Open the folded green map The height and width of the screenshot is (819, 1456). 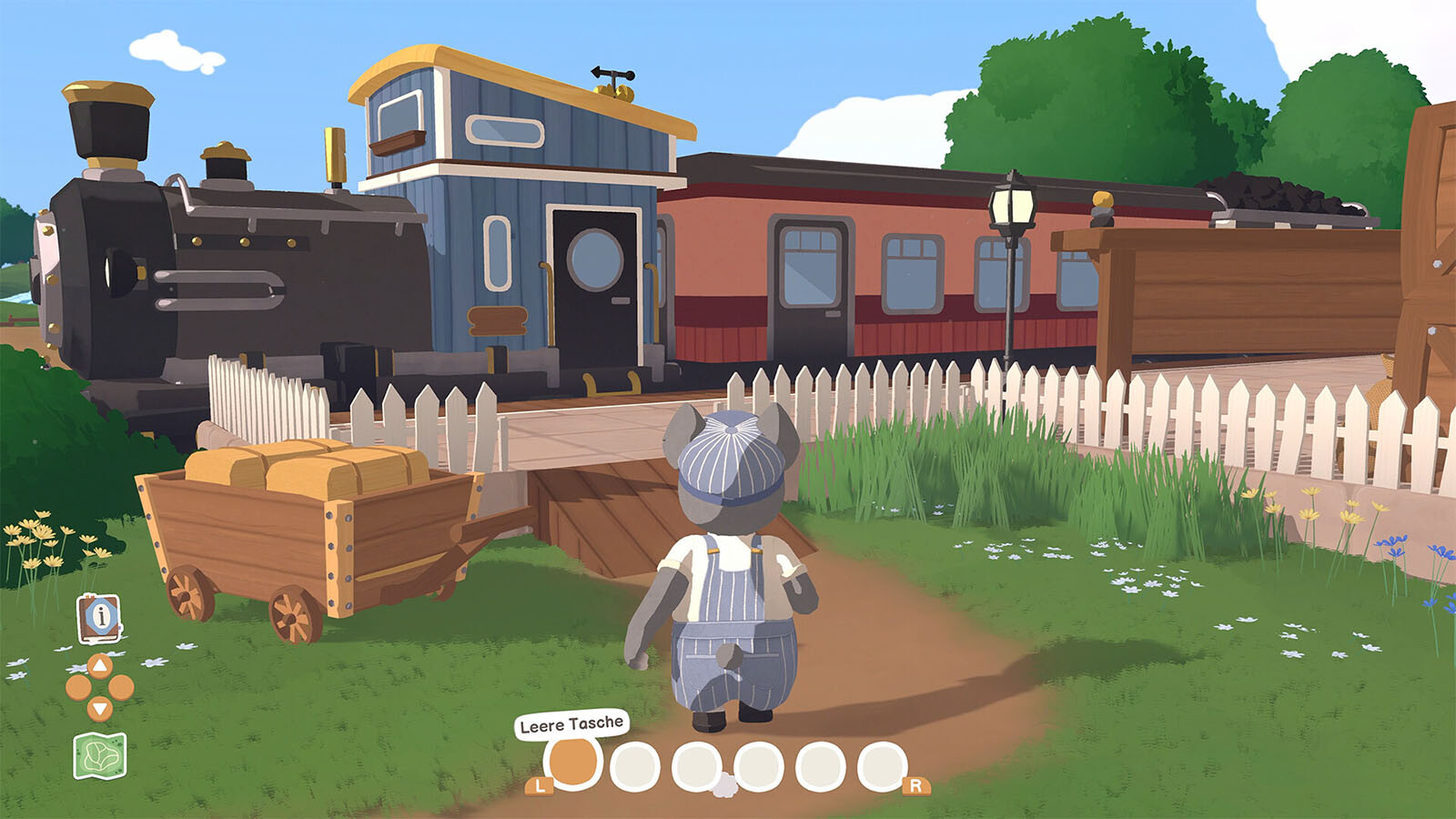click(x=99, y=756)
